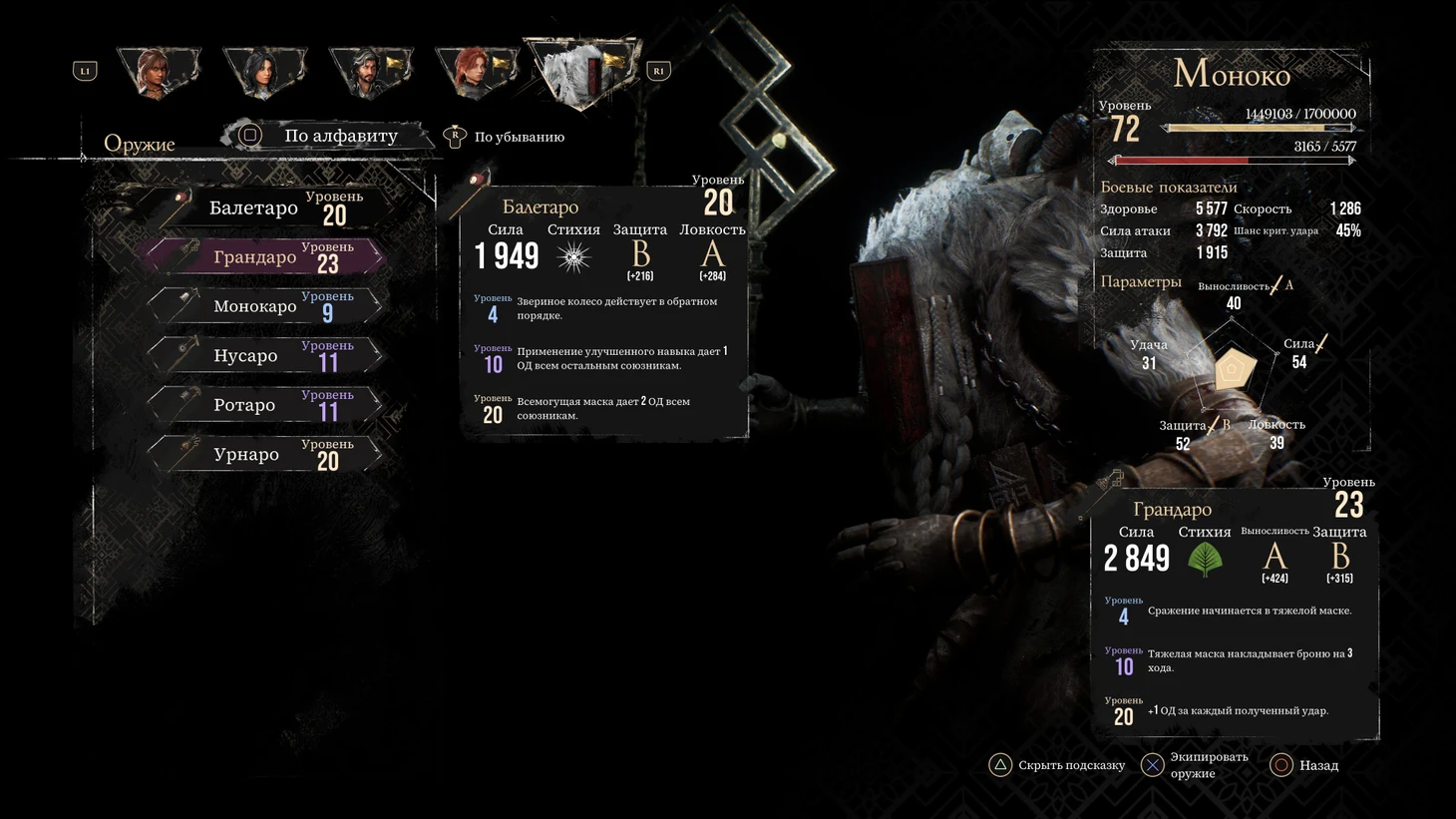Screen dimensions: 1456x819
Task: Switch to the black-haired woman's portrait
Action: tap(263, 72)
